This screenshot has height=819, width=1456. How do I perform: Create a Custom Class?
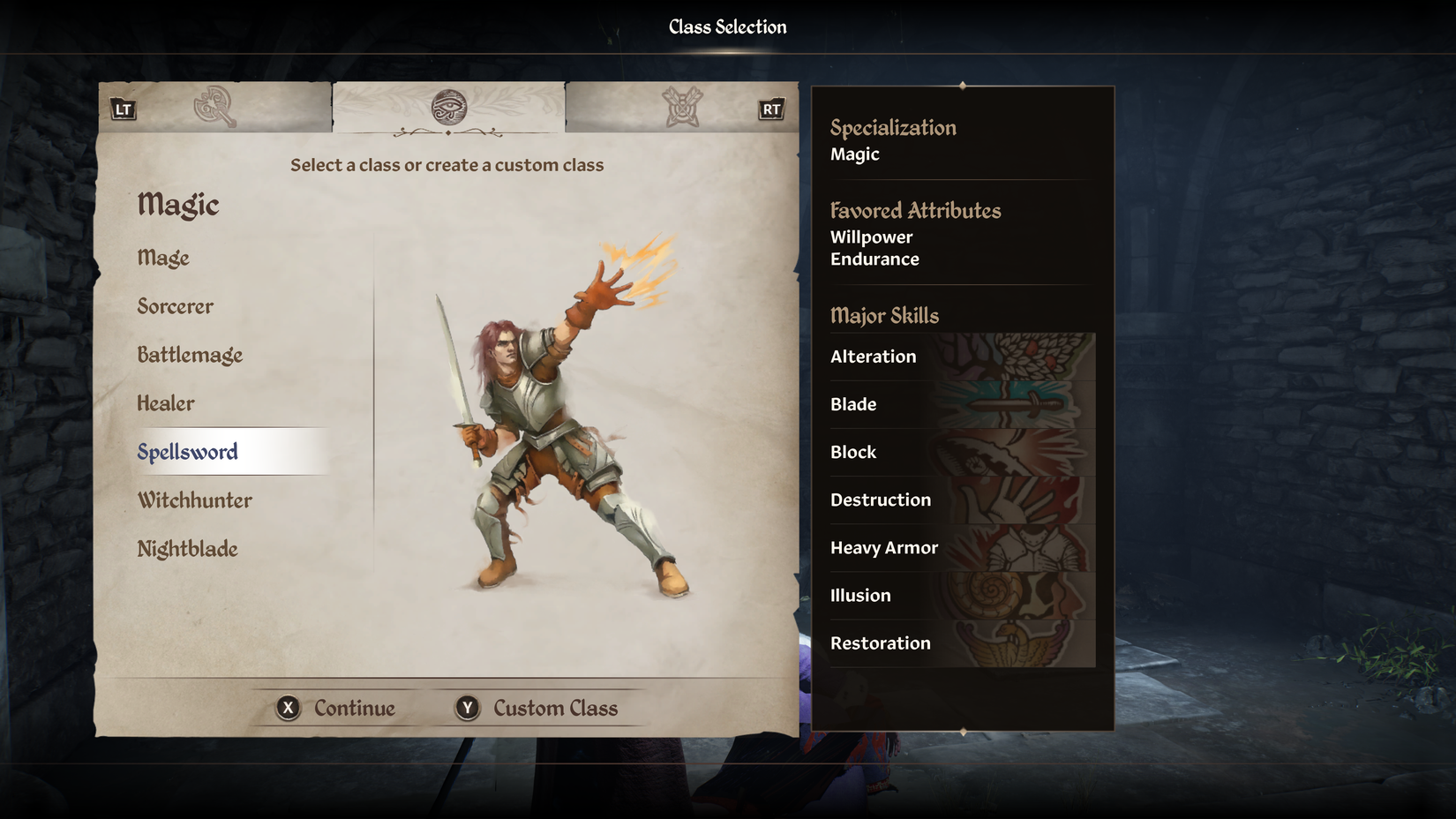(537, 708)
